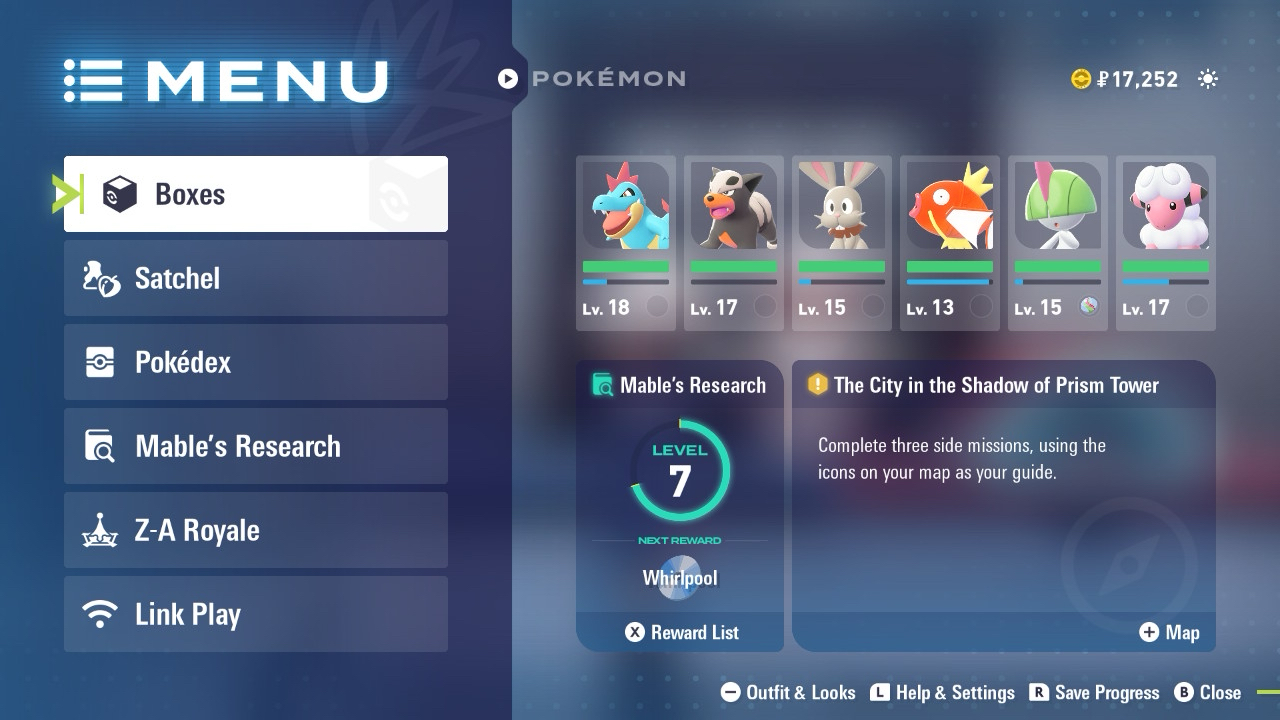Close the menu
This screenshot has width=1280, height=720.
click(x=1208, y=692)
